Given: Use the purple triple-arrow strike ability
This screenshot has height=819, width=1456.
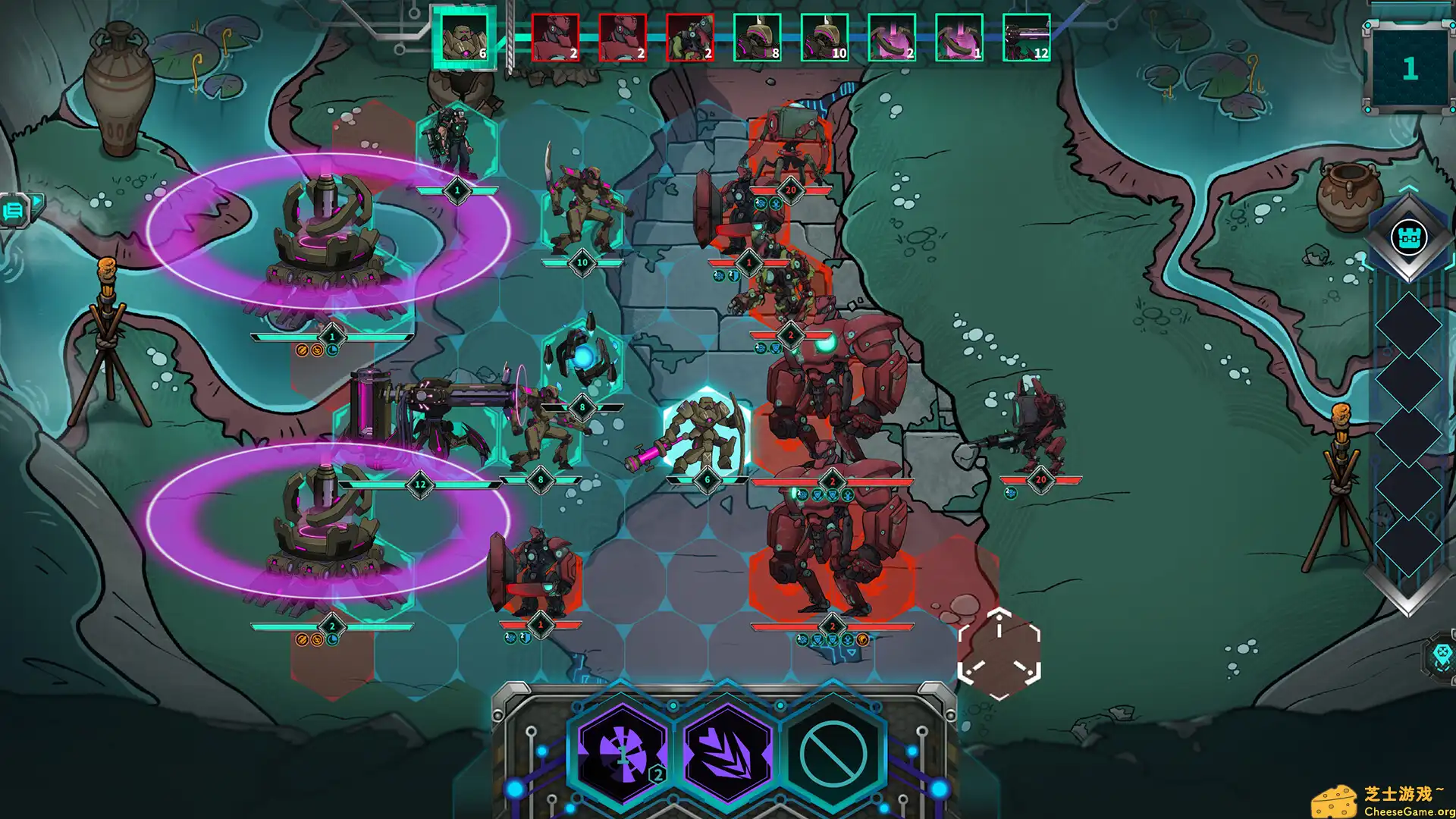Looking at the screenshot, I should (x=727, y=752).
